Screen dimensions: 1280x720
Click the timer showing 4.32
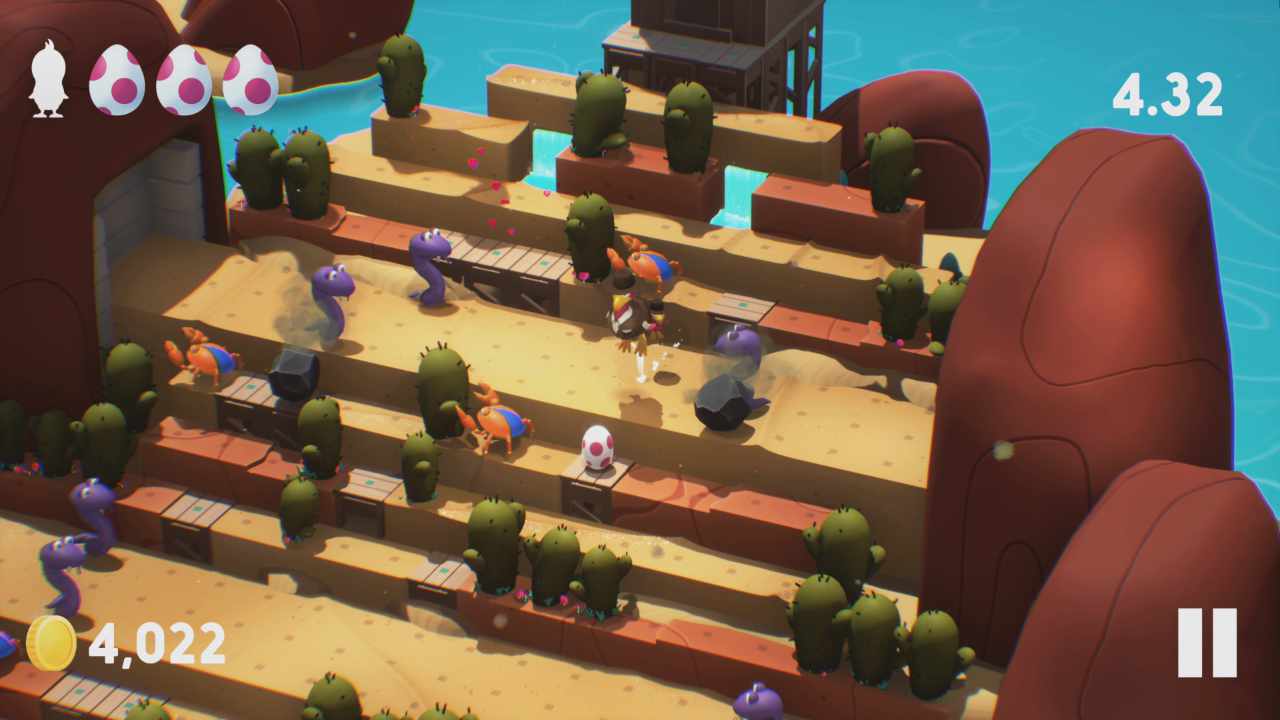point(1168,95)
